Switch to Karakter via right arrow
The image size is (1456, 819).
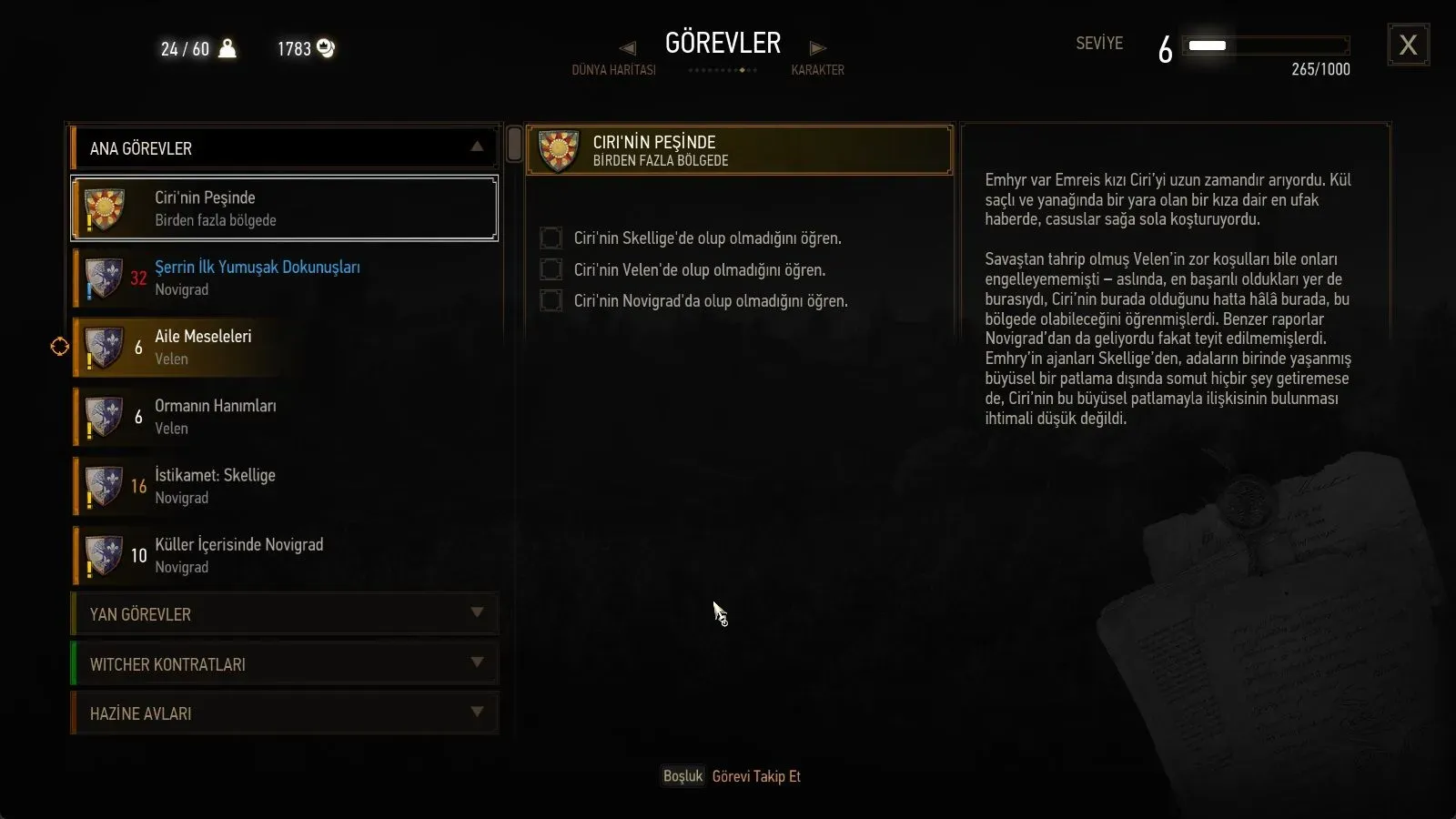[x=817, y=48]
